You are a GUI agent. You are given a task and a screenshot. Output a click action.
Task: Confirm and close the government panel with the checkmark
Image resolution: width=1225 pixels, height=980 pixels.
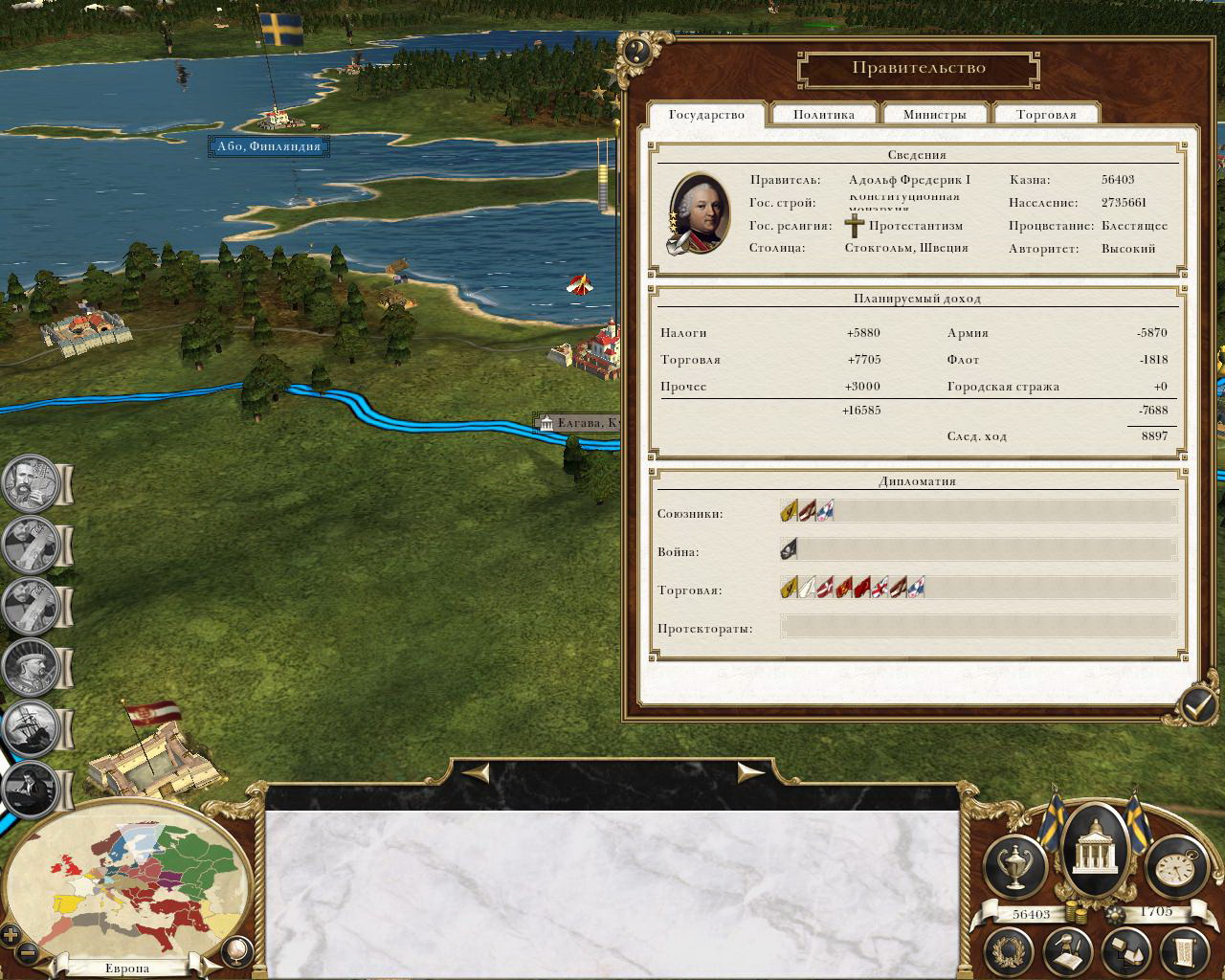point(1196,706)
